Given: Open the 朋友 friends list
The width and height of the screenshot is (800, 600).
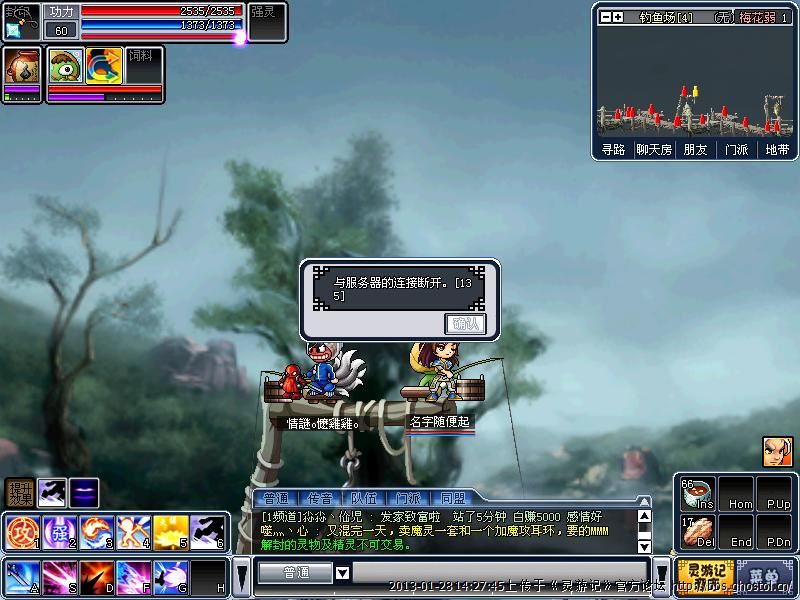Looking at the screenshot, I should [x=695, y=149].
